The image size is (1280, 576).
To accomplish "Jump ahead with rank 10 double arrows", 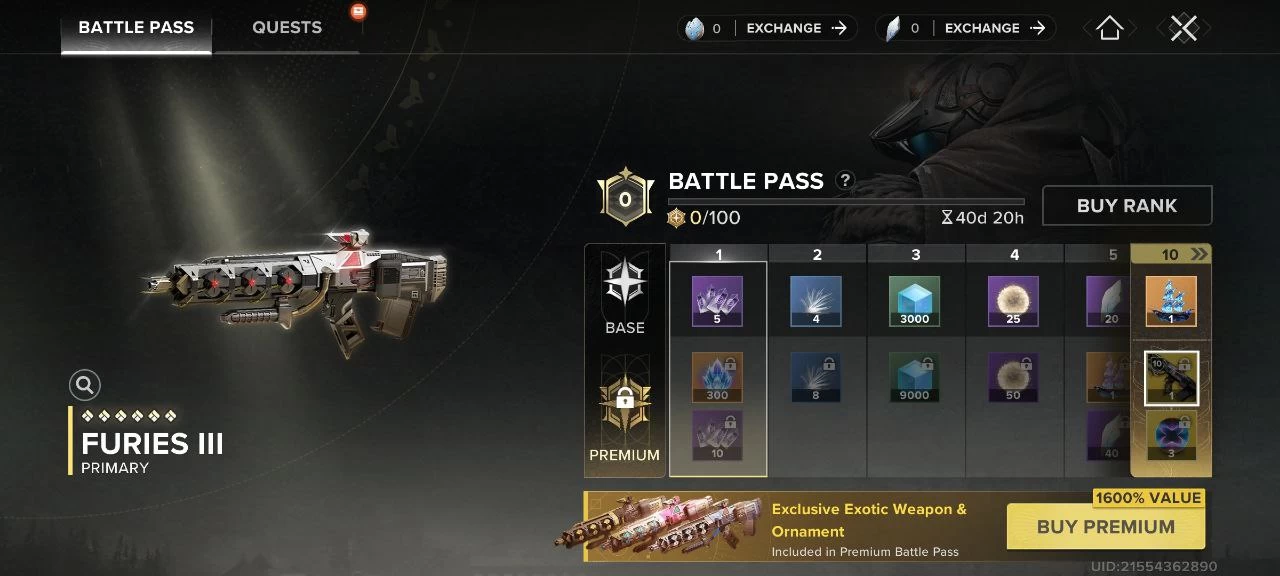I will point(1199,255).
